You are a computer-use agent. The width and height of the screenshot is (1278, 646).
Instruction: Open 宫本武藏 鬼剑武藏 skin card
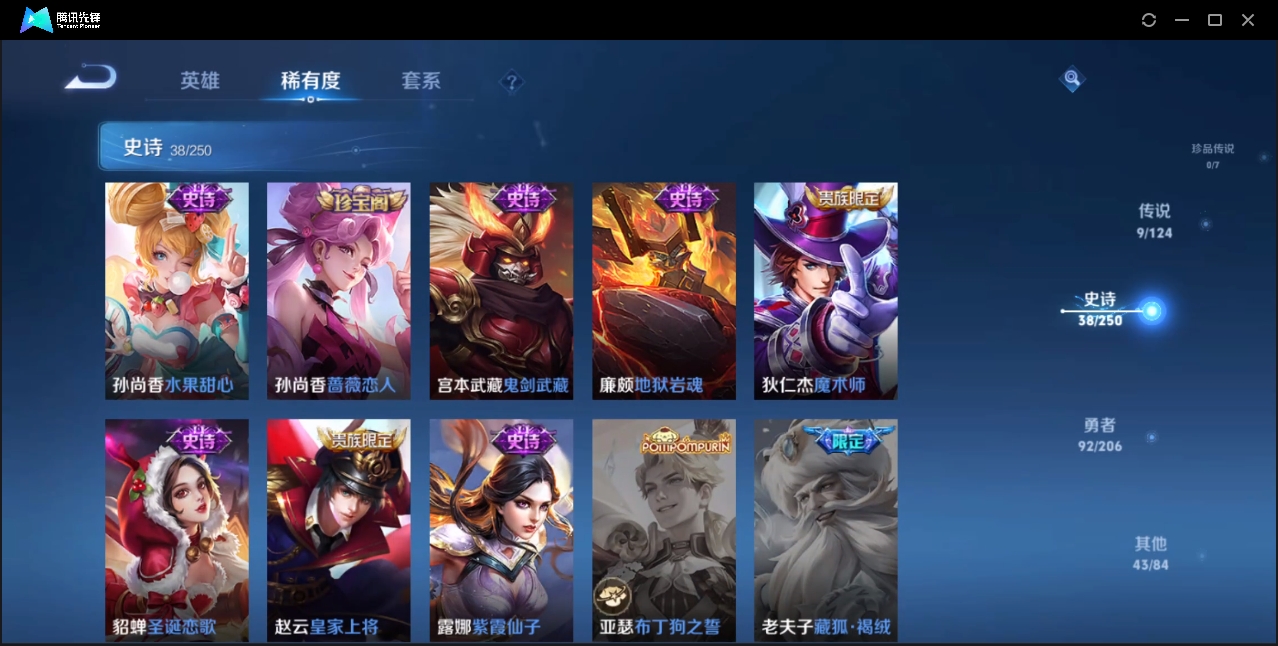[x=502, y=290]
